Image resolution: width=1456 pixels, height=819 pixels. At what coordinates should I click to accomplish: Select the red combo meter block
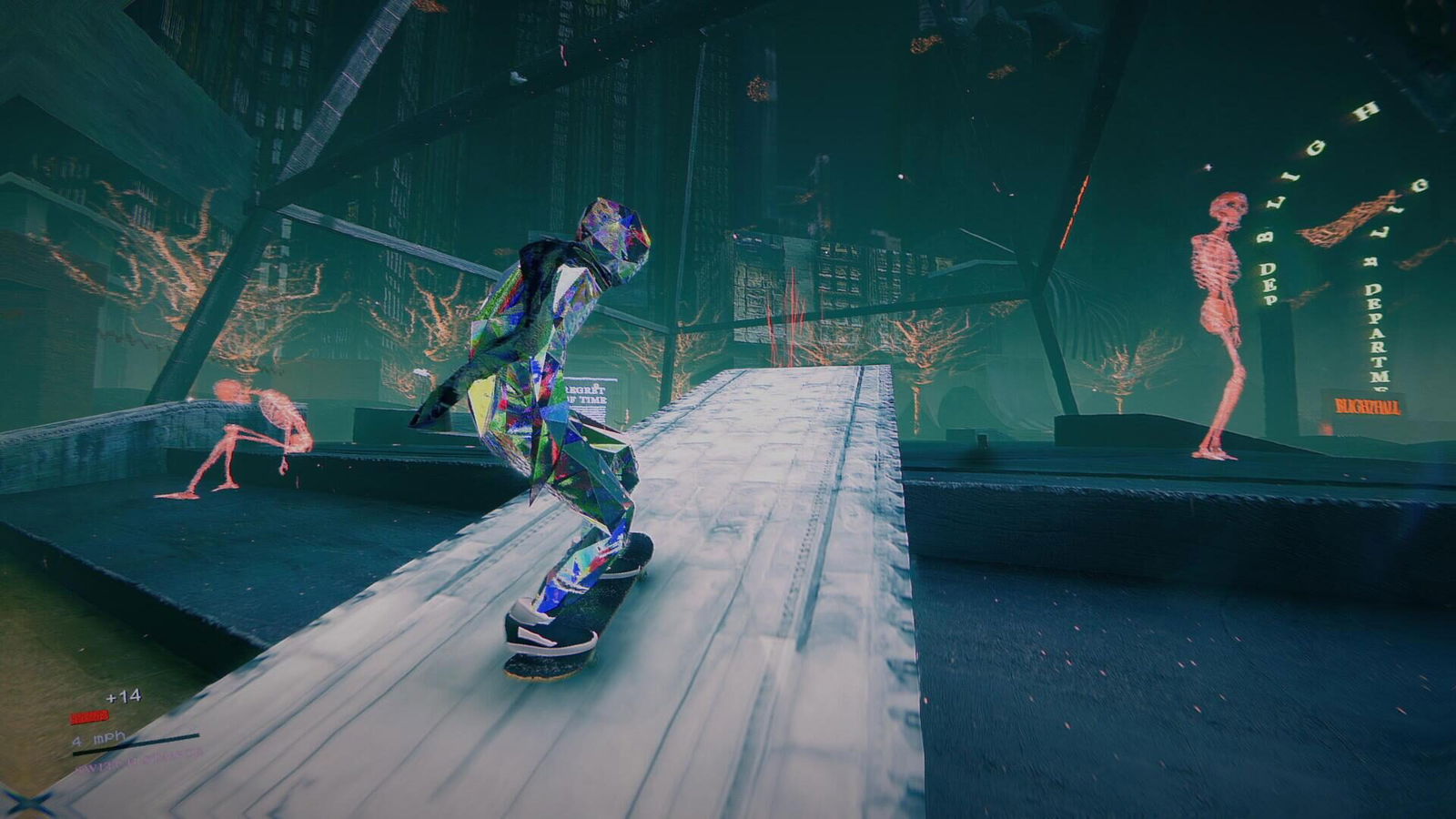coord(89,717)
